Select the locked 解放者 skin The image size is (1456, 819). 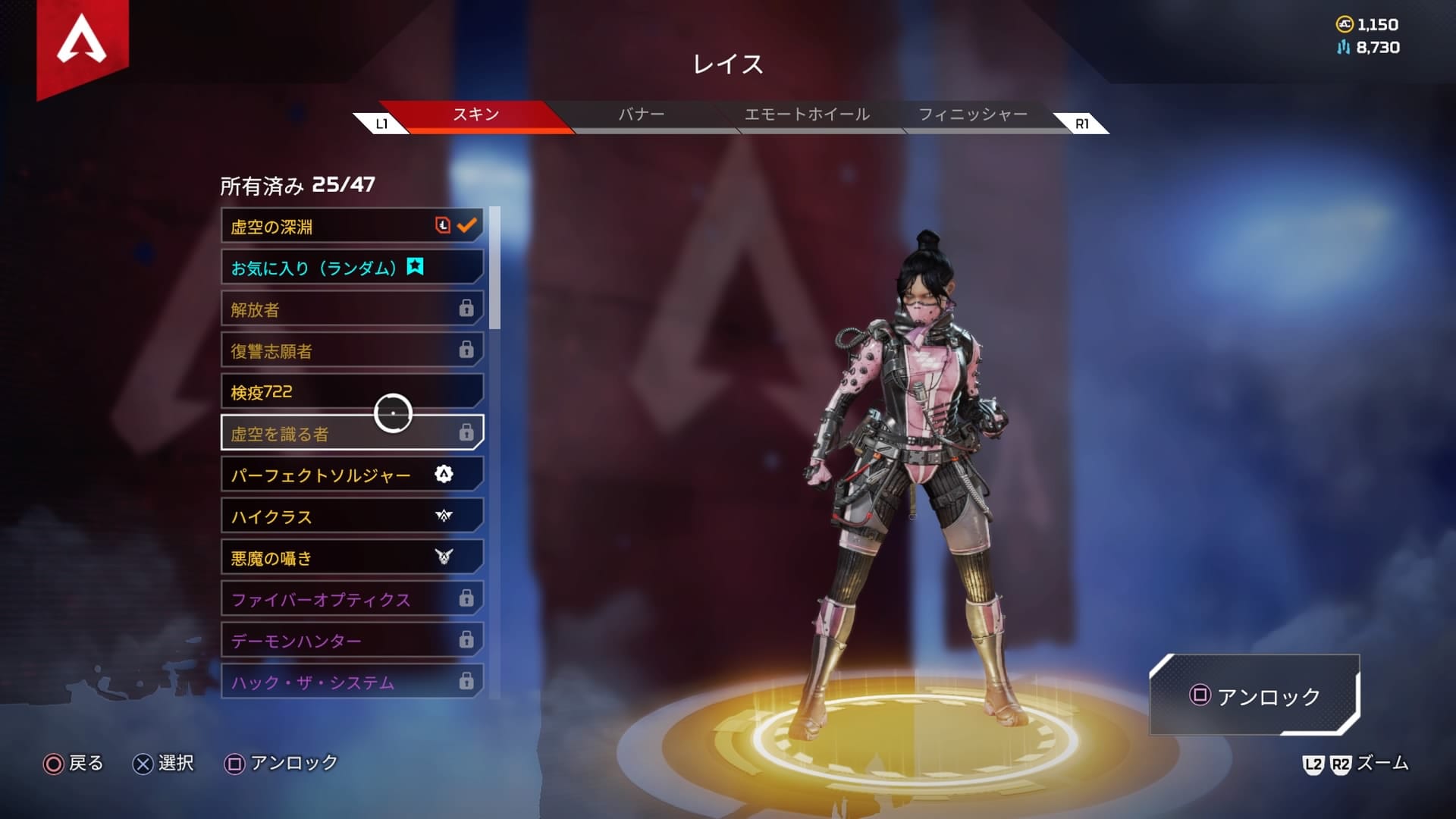tap(352, 309)
